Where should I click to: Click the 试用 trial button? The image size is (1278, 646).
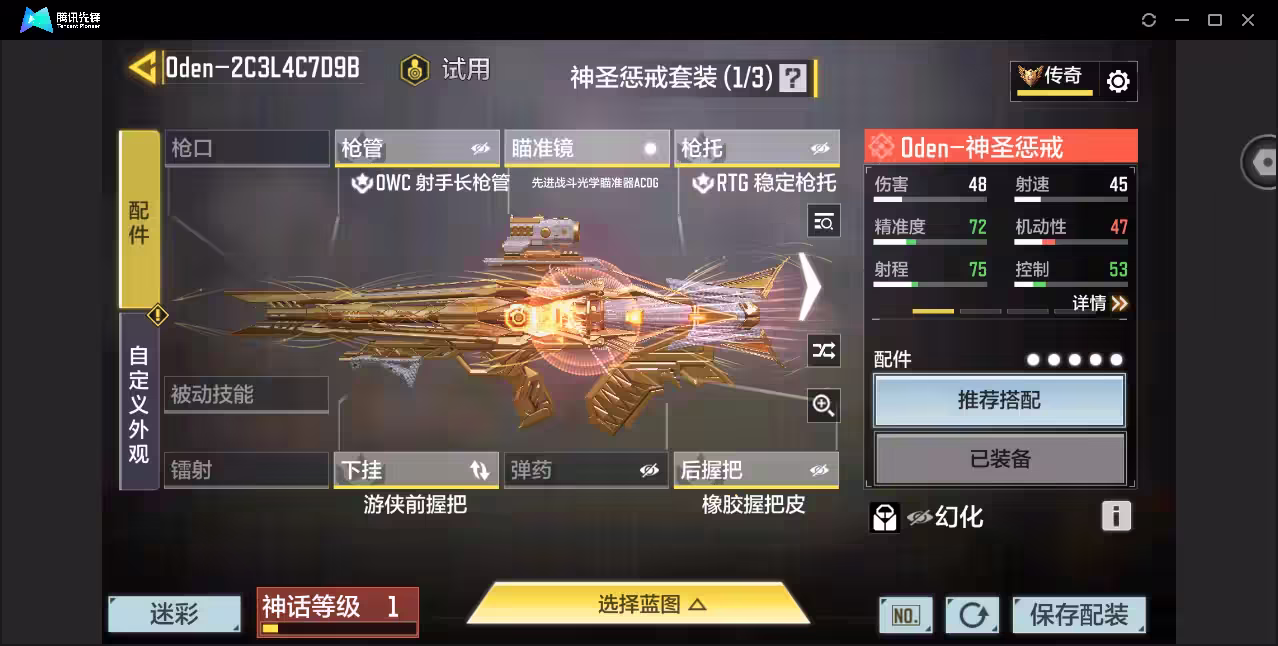click(447, 69)
